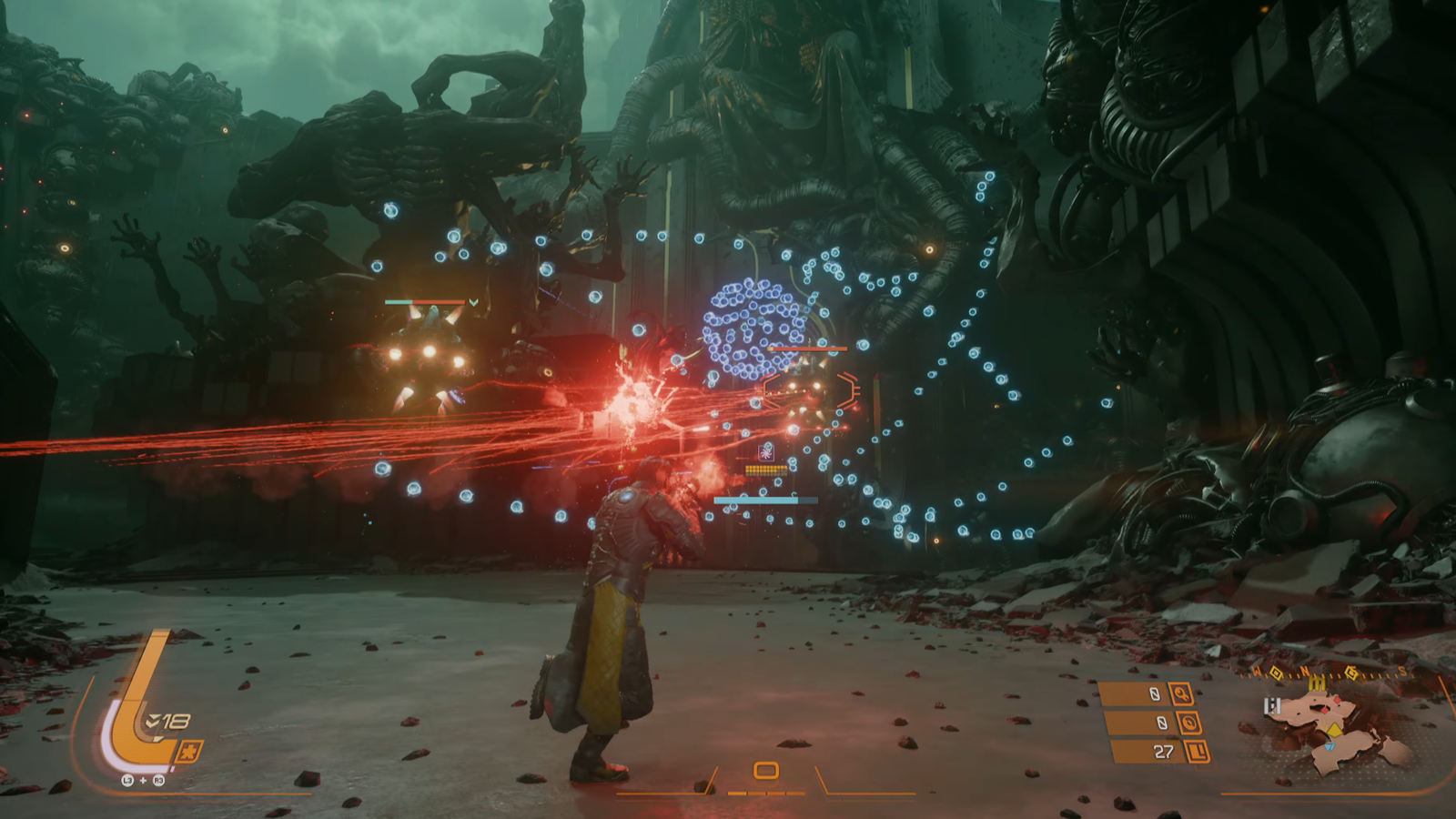Select the gauge dial resource icon
Screen dimensions: 1456x819
coord(1189,723)
